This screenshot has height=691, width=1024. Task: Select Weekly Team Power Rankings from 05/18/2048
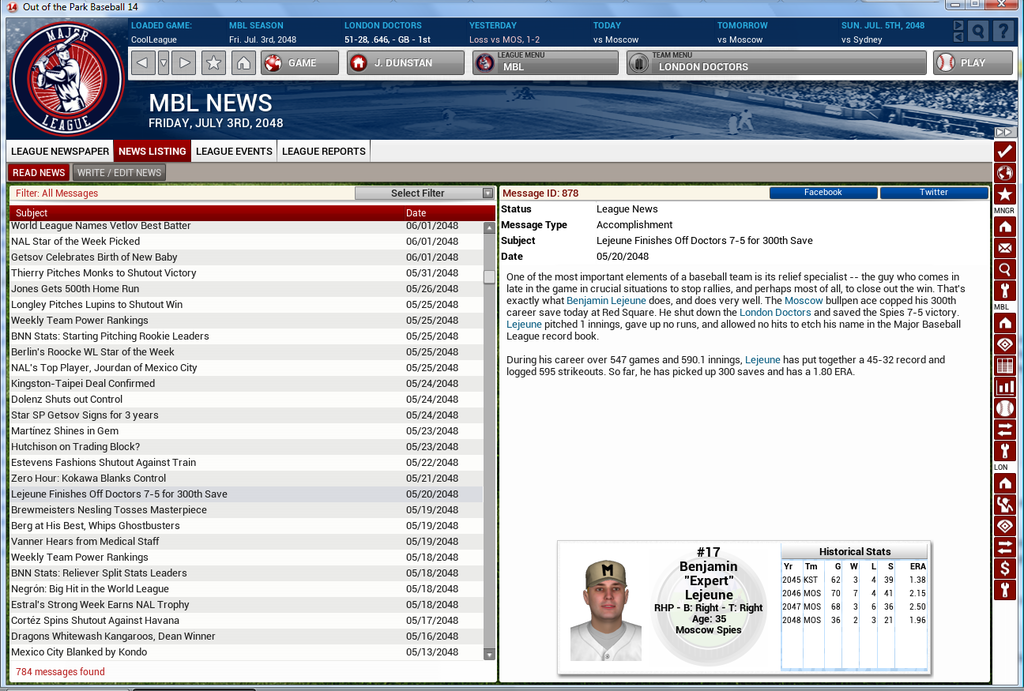pyautogui.click(x=79, y=557)
